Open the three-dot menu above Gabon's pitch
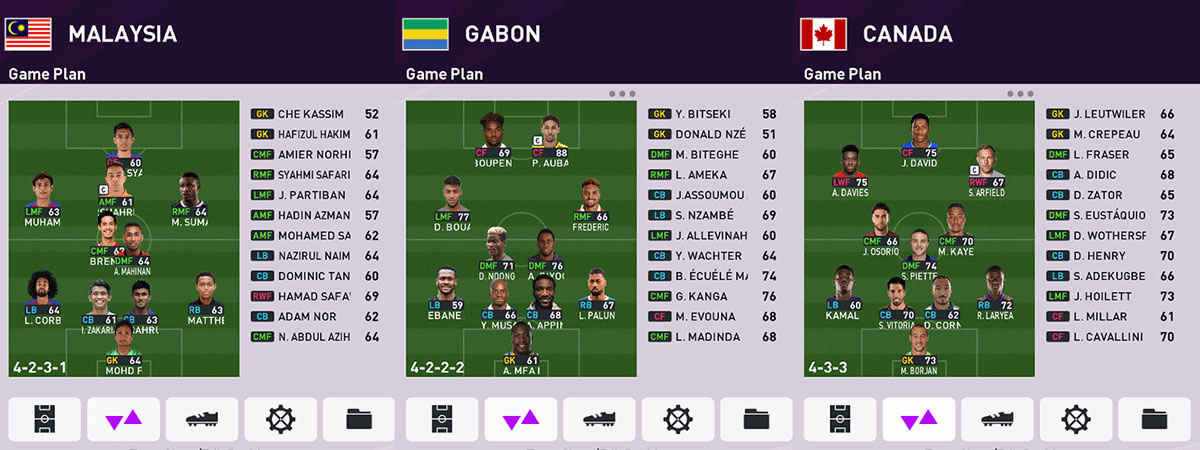This screenshot has width=1200, height=450. tap(621, 94)
